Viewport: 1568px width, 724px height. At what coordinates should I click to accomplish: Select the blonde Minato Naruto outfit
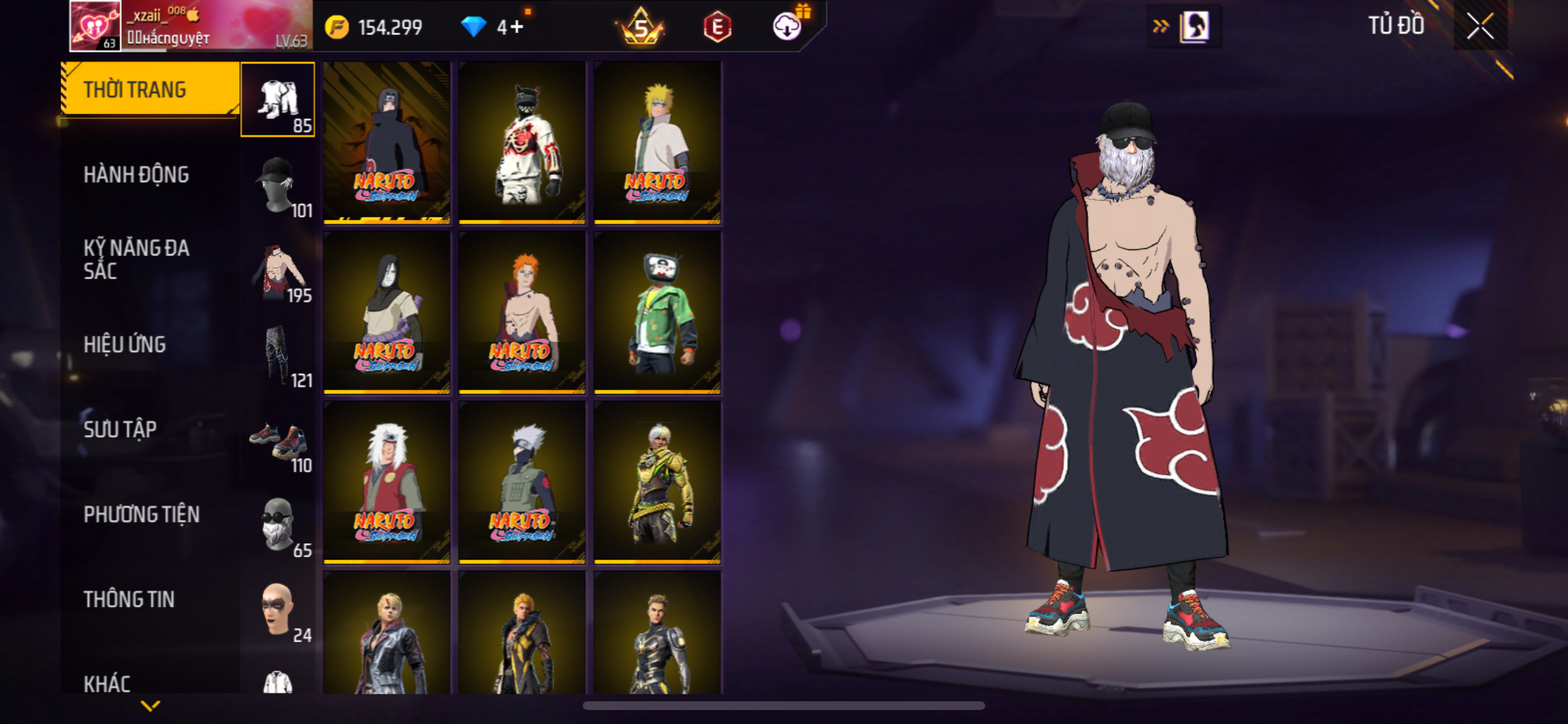tap(657, 142)
